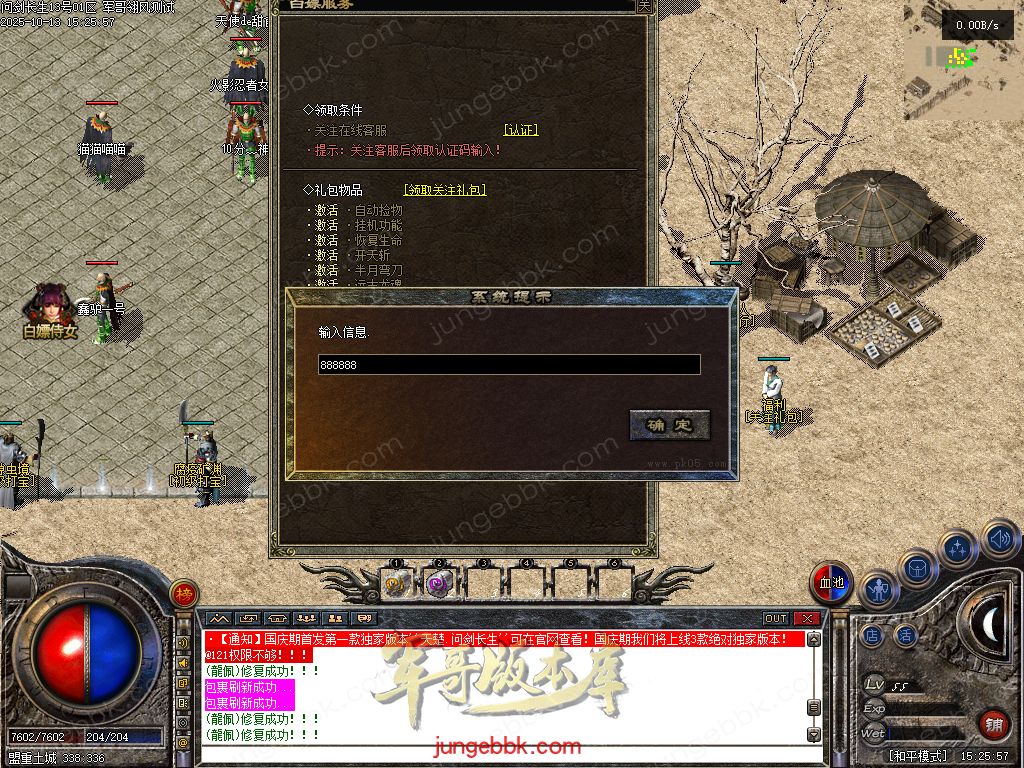Select hotbar slot 2 purple item

coord(438,583)
